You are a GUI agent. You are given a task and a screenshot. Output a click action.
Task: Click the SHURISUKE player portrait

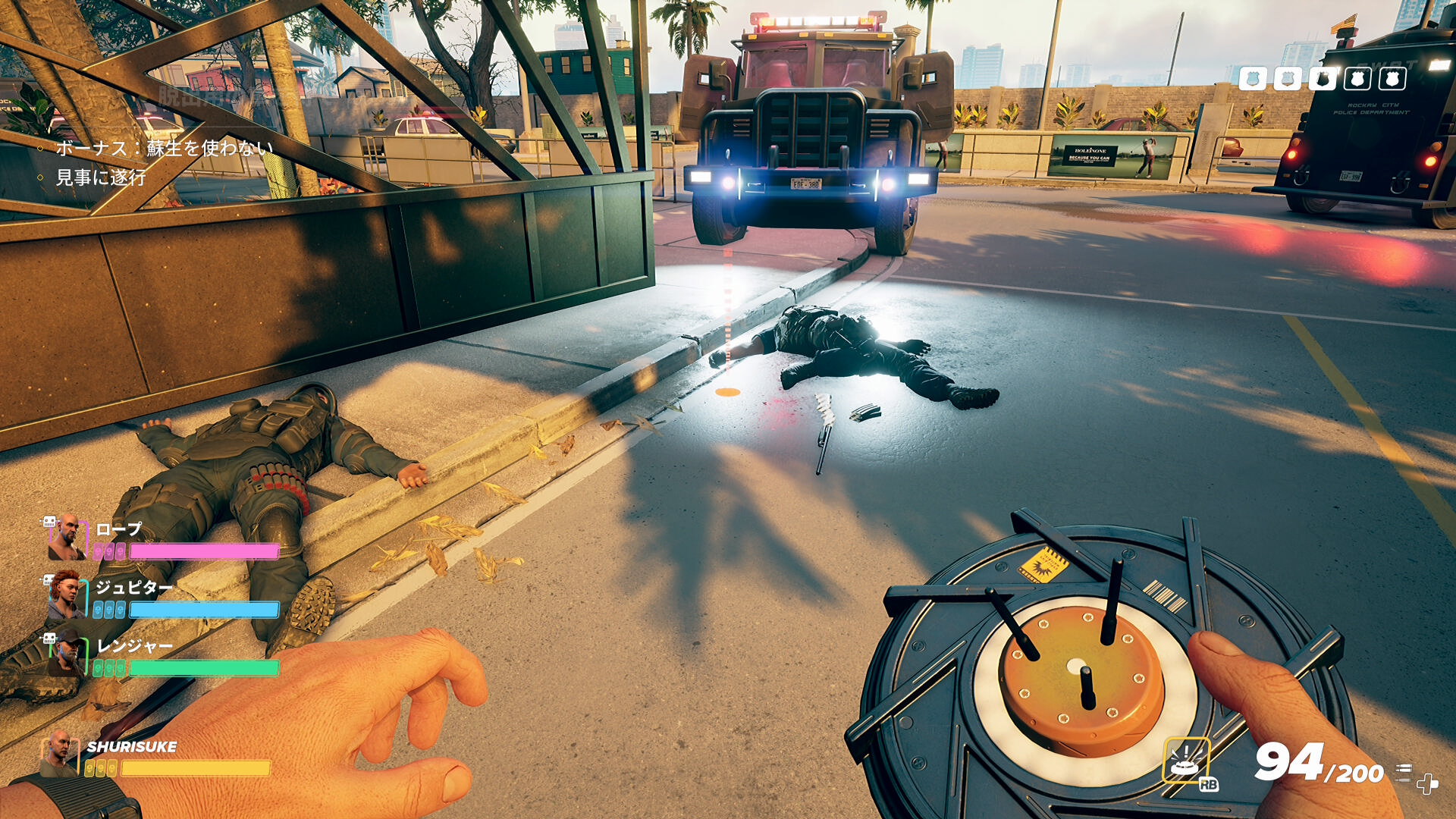(x=59, y=753)
